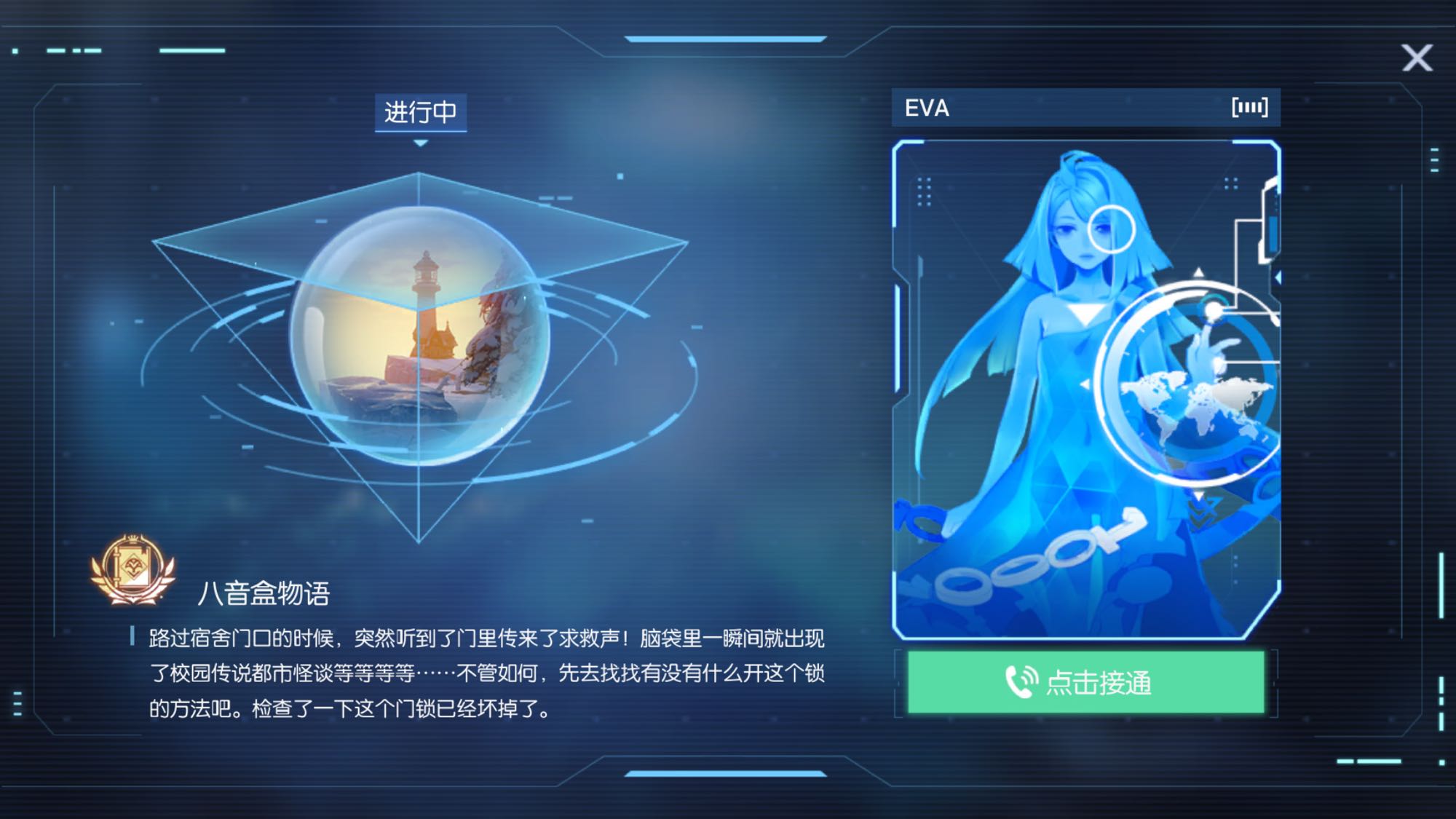
Task: Click the signal strength icon beside EVA
Action: [1251, 108]
